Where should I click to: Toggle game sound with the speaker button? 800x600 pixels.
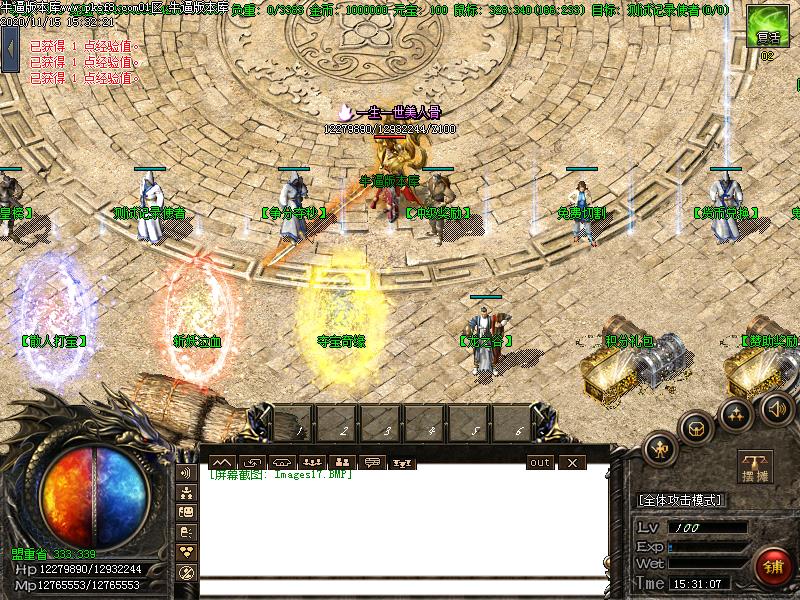(x=776, y=408)
